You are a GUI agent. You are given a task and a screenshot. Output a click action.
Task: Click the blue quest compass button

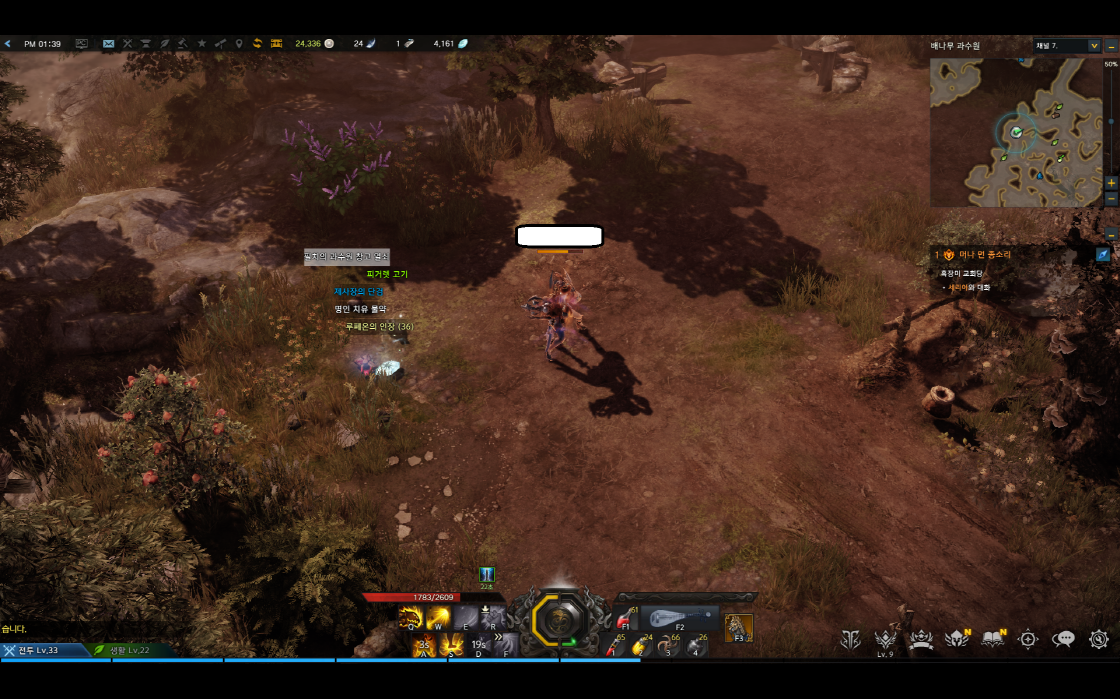tap(1102, 255)
